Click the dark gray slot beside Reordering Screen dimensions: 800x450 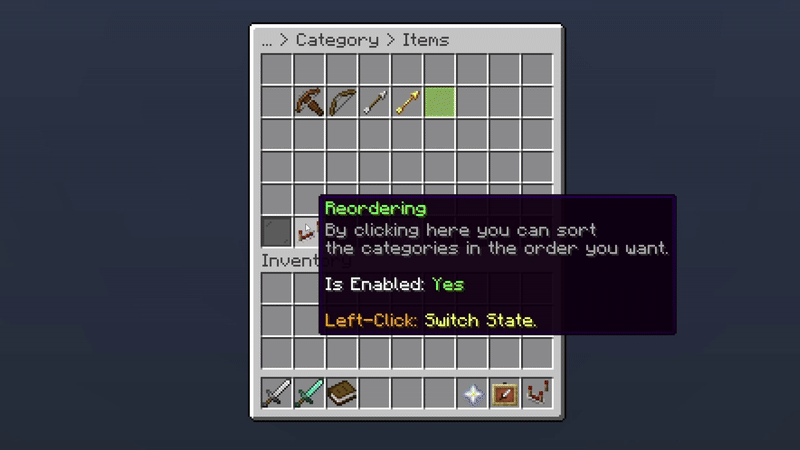[x=277, y=232]
